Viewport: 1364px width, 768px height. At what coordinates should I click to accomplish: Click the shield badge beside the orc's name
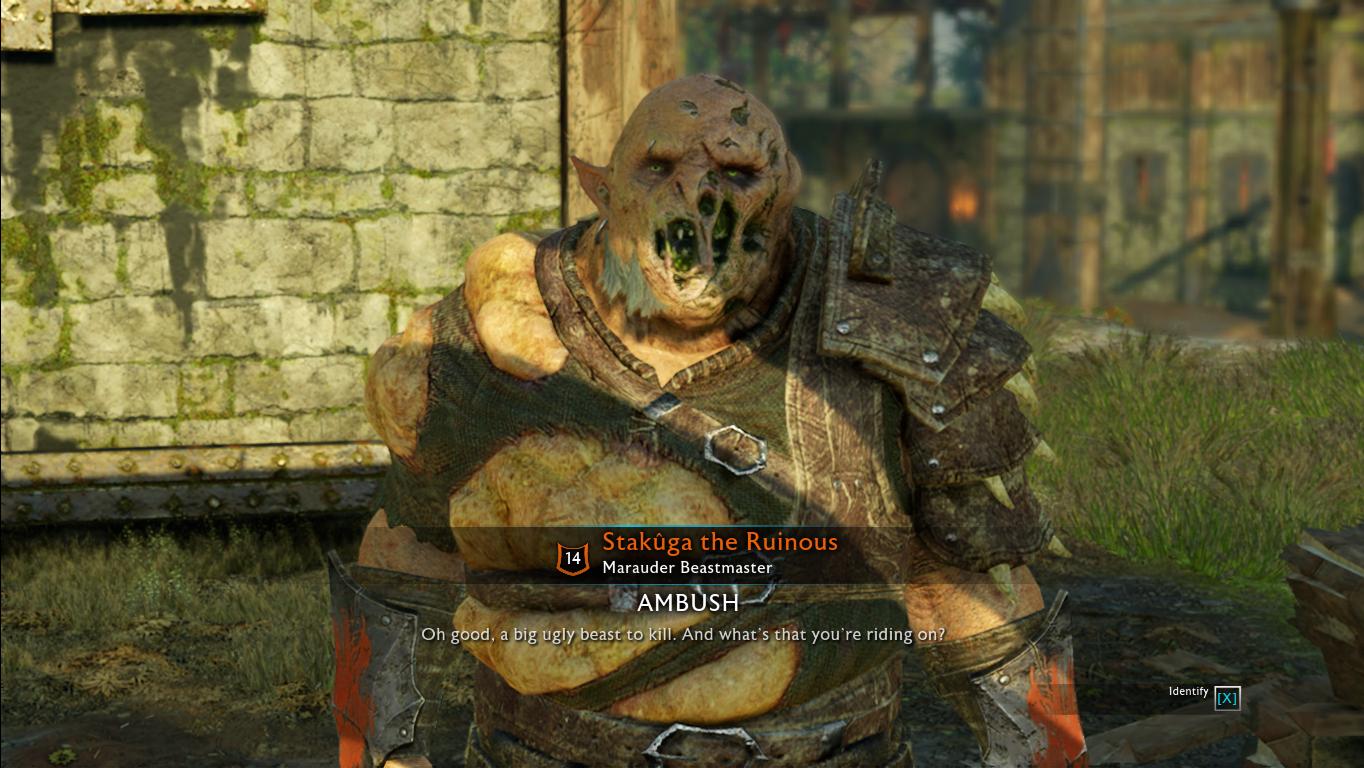coord(572,558)
